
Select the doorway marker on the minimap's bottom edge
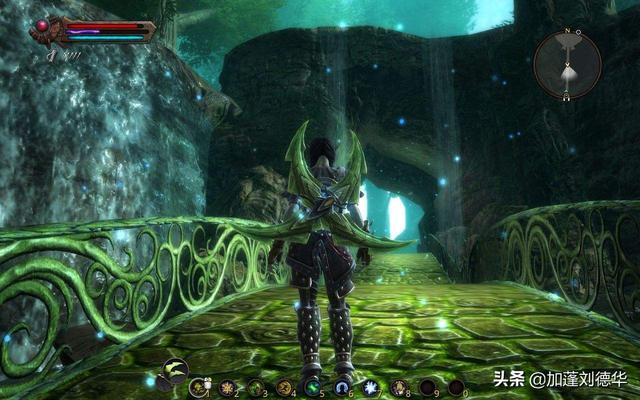tap(567, 97)
